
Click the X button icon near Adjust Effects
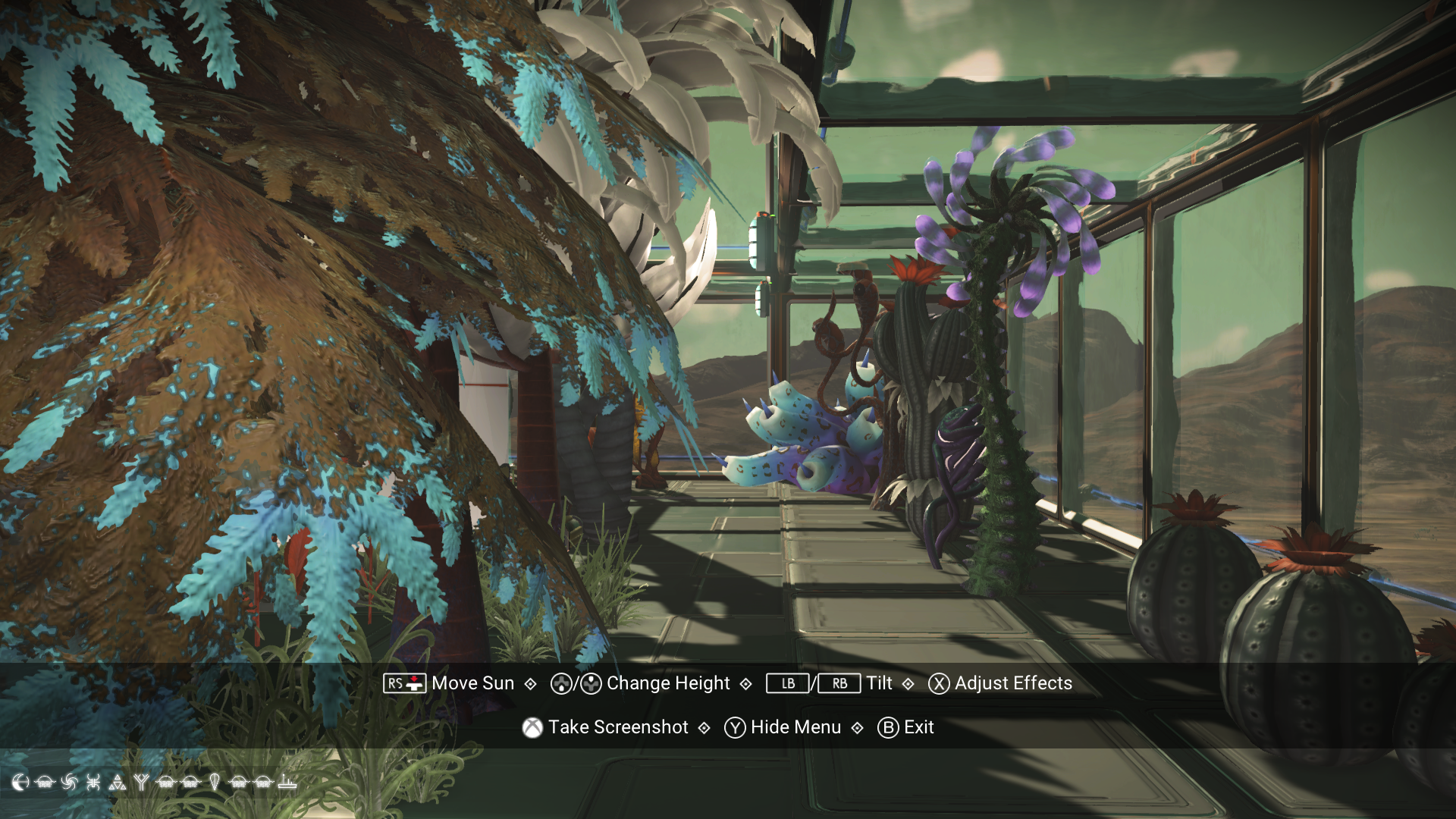[937, 683]
